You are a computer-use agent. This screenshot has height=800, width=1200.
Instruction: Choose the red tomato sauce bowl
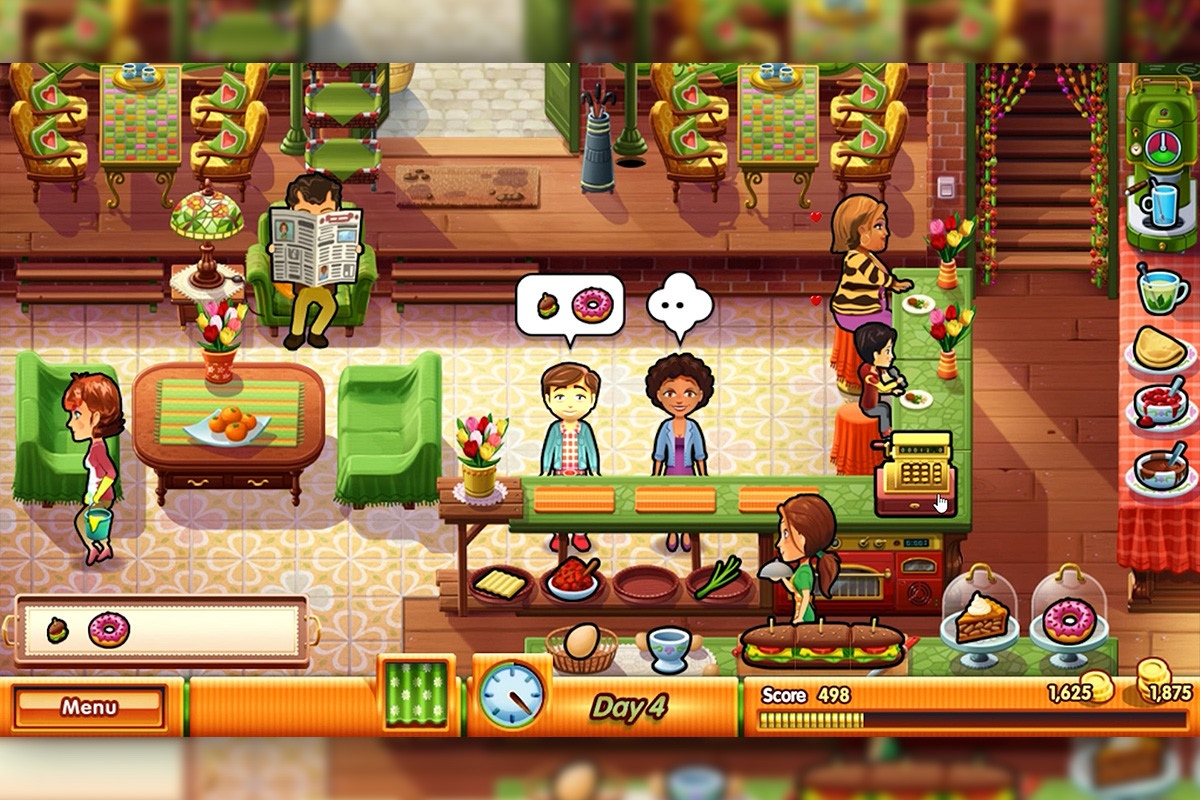574,580
